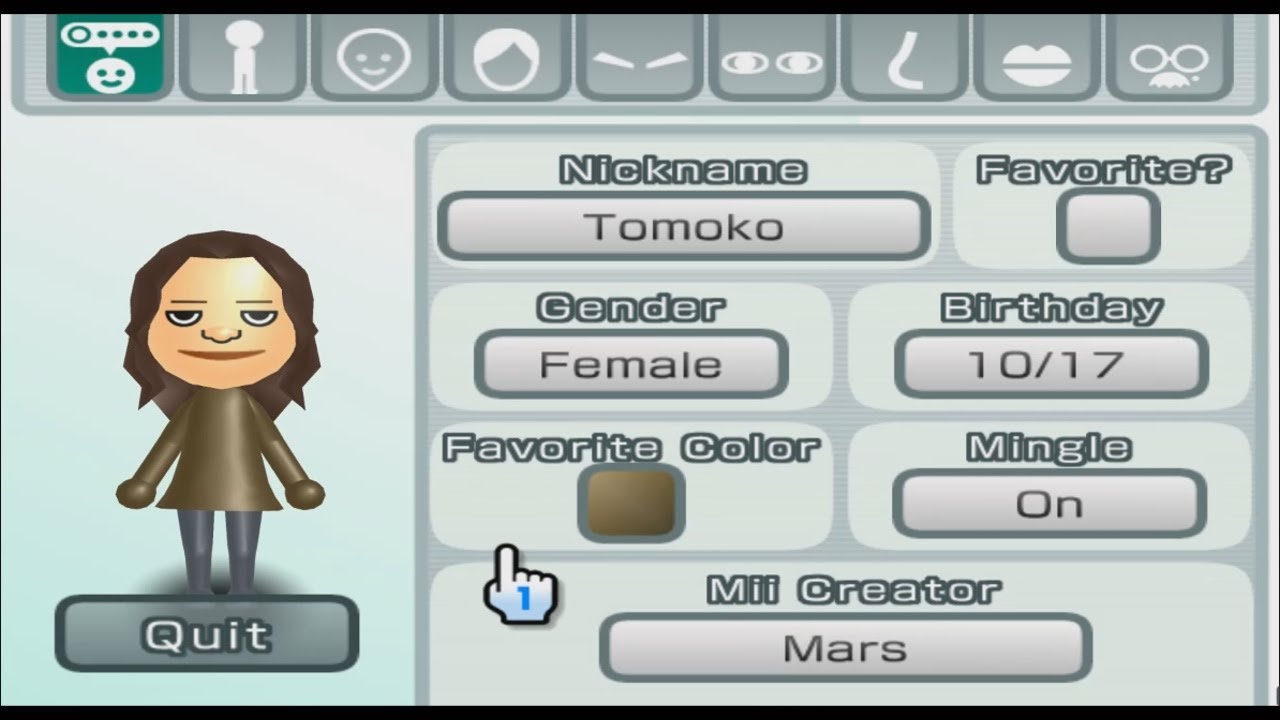Change the brown favorite color swatch
This screenshot has height=720, width=1280.
629,505
